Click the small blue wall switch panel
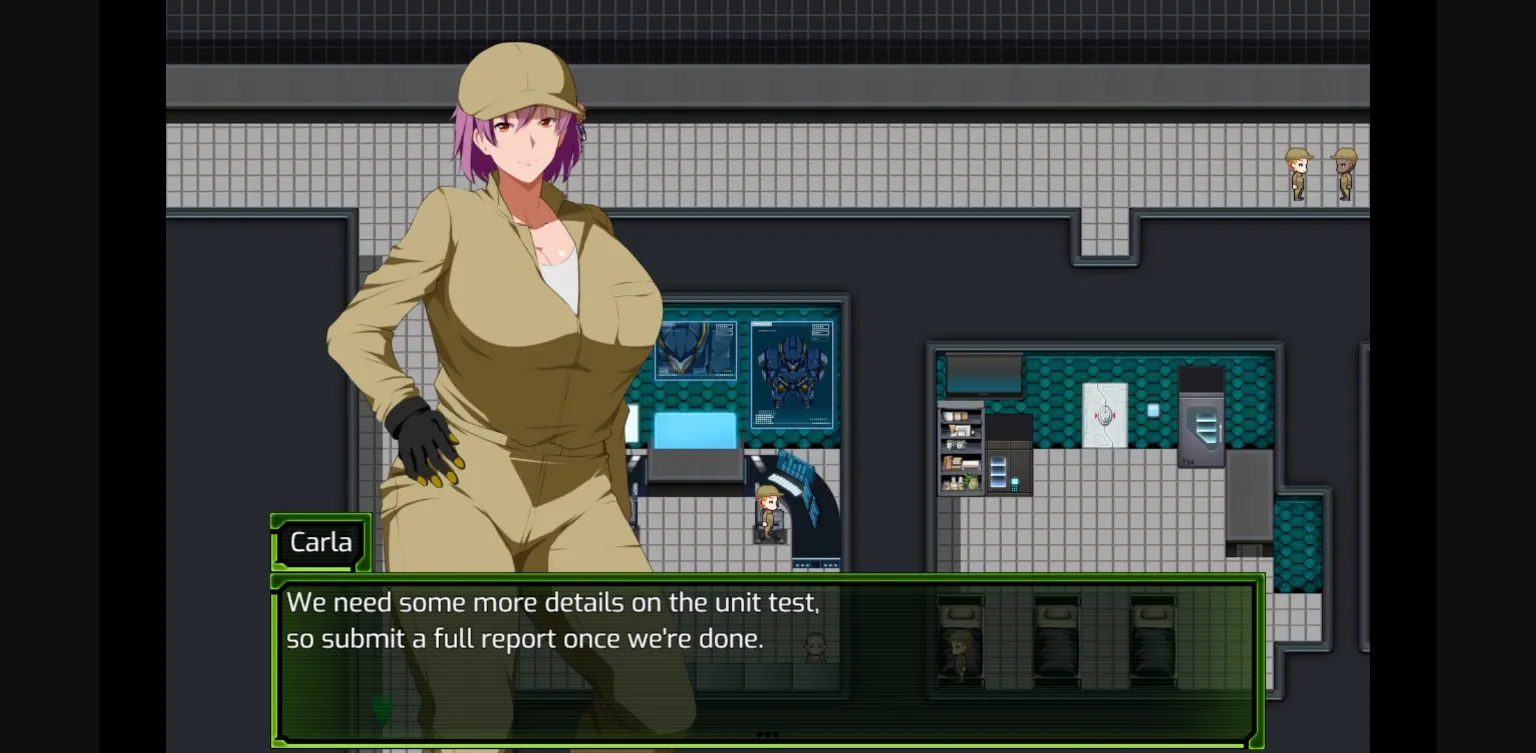1536x753 pixels. click(1153, 409)
